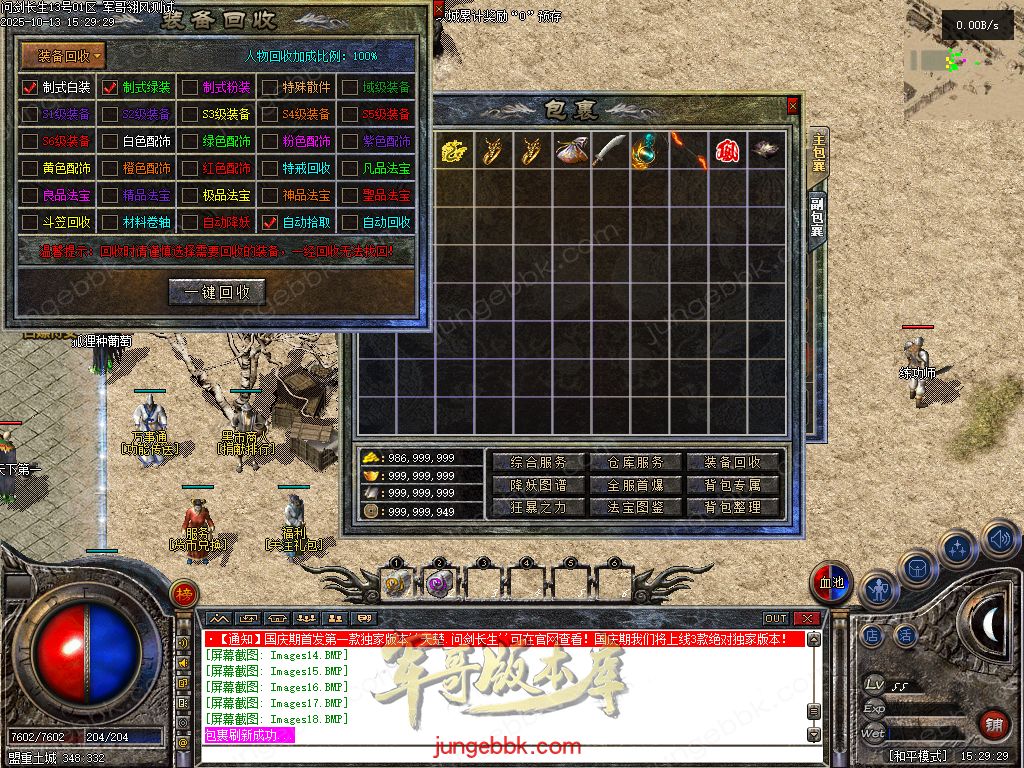Select the curved saber in the bag

[609, 151]
